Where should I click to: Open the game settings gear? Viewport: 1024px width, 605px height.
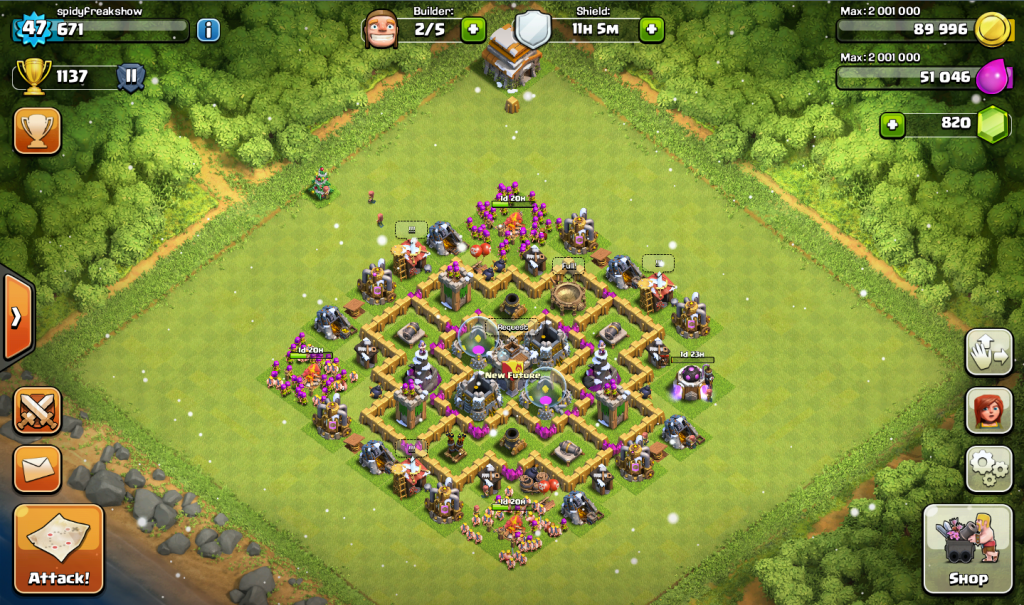tap(989, 468)
